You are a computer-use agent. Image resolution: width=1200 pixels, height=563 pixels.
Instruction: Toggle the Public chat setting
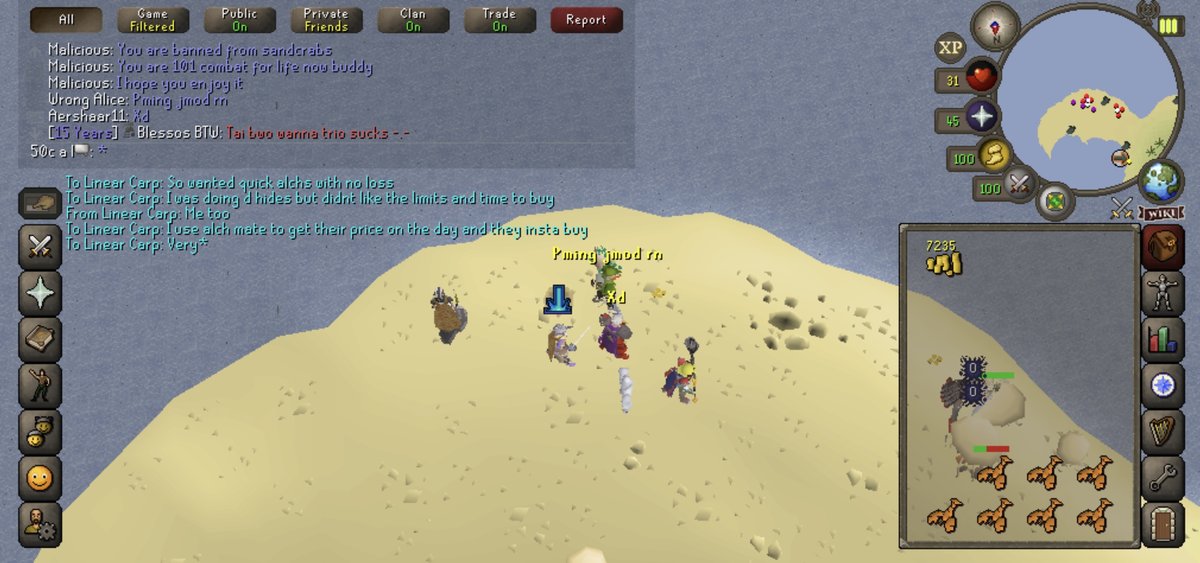pos(239,19)
